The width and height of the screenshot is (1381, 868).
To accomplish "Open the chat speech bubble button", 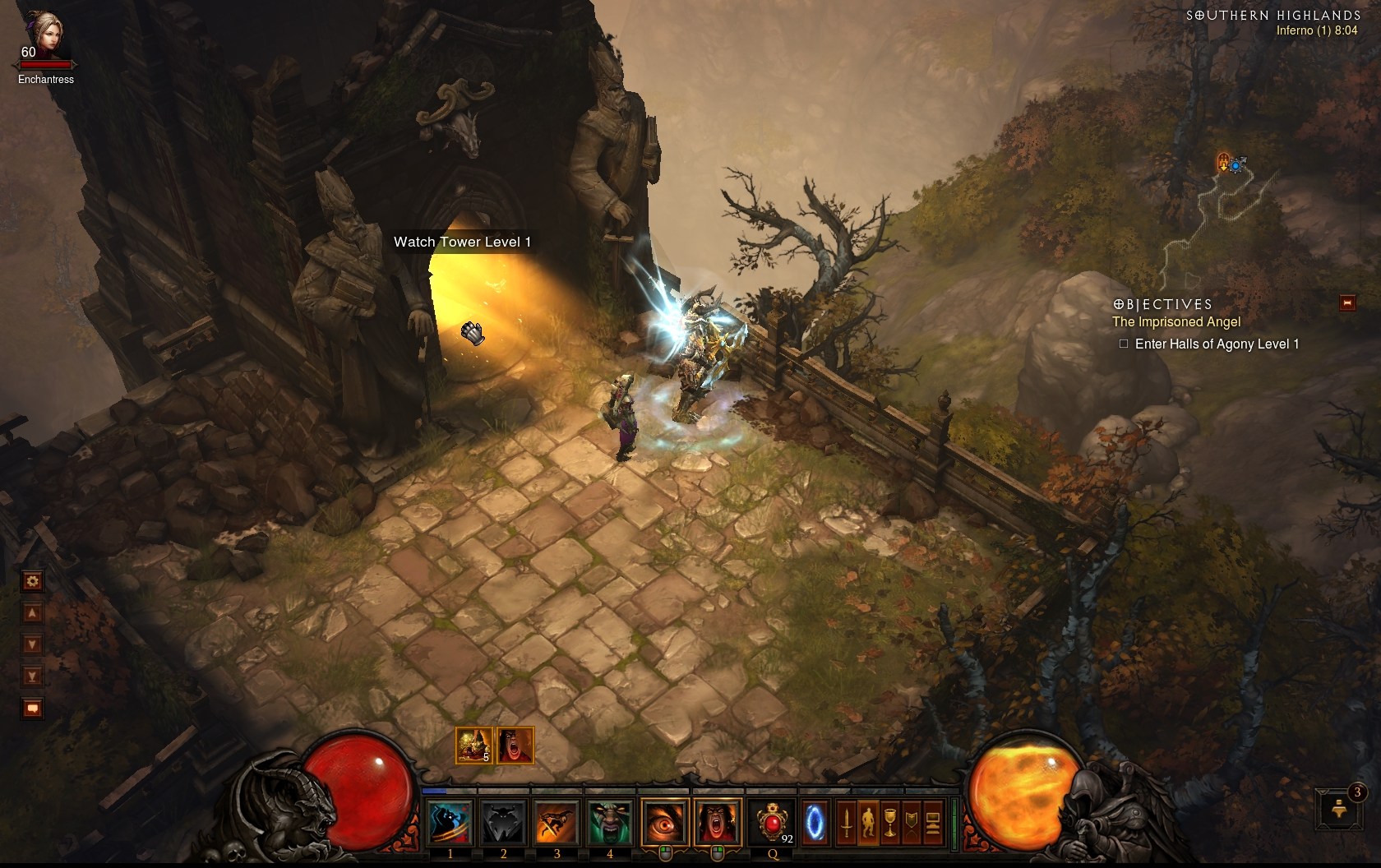I will (x=33, y=708).
